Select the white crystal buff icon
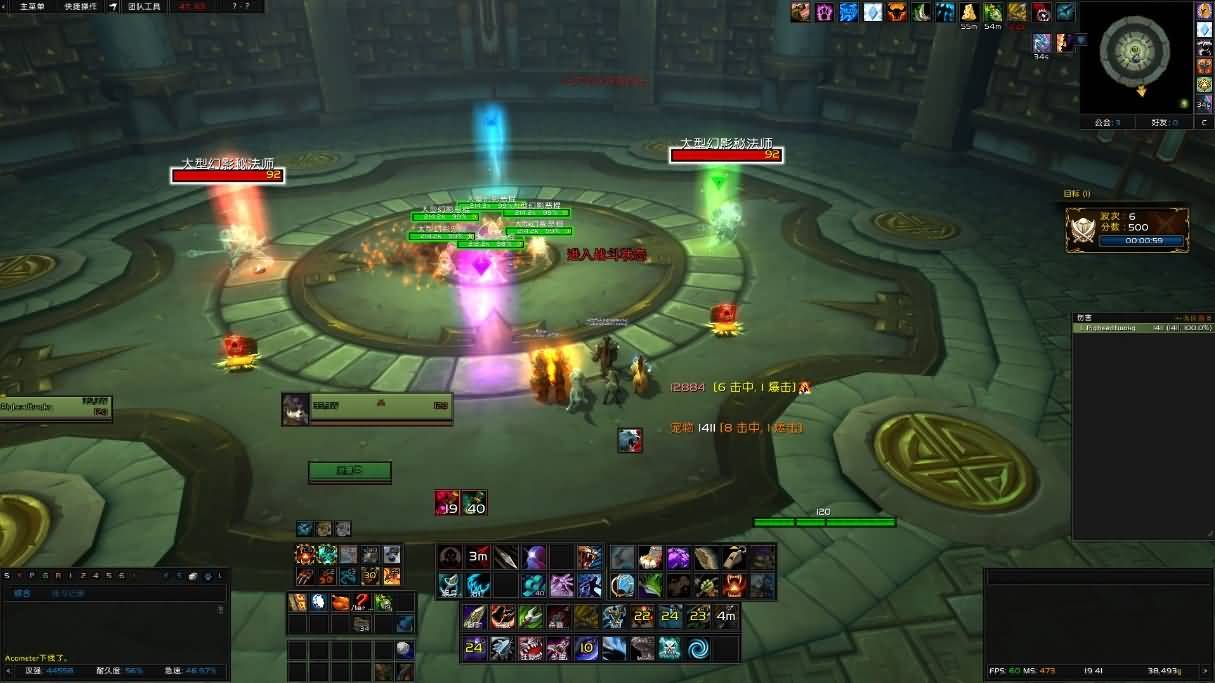The image size is (1215, 683). tap(872, 13)
